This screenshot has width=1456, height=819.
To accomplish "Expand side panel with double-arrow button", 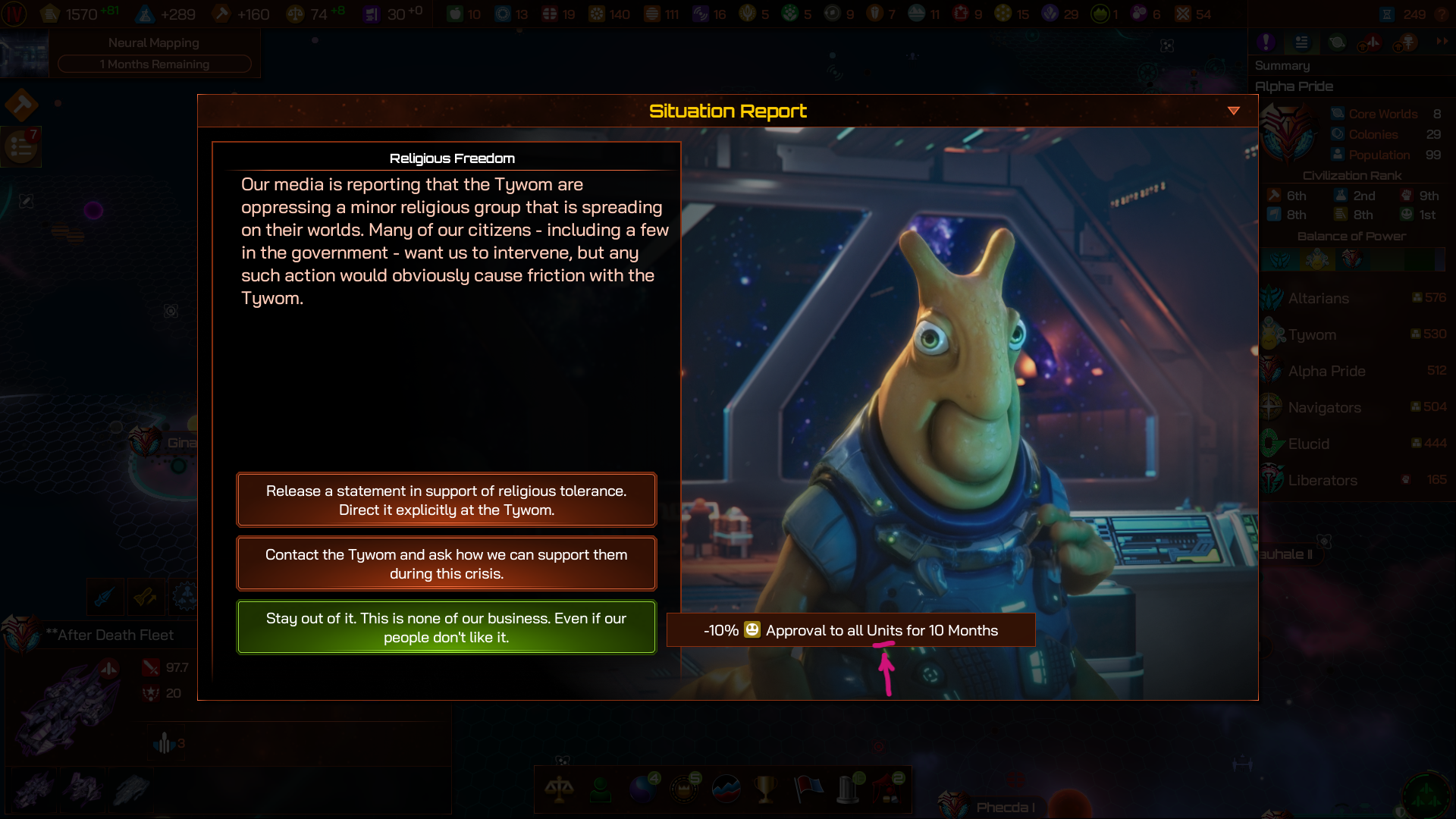I will pyautogui.click(x=1442, y=42).
